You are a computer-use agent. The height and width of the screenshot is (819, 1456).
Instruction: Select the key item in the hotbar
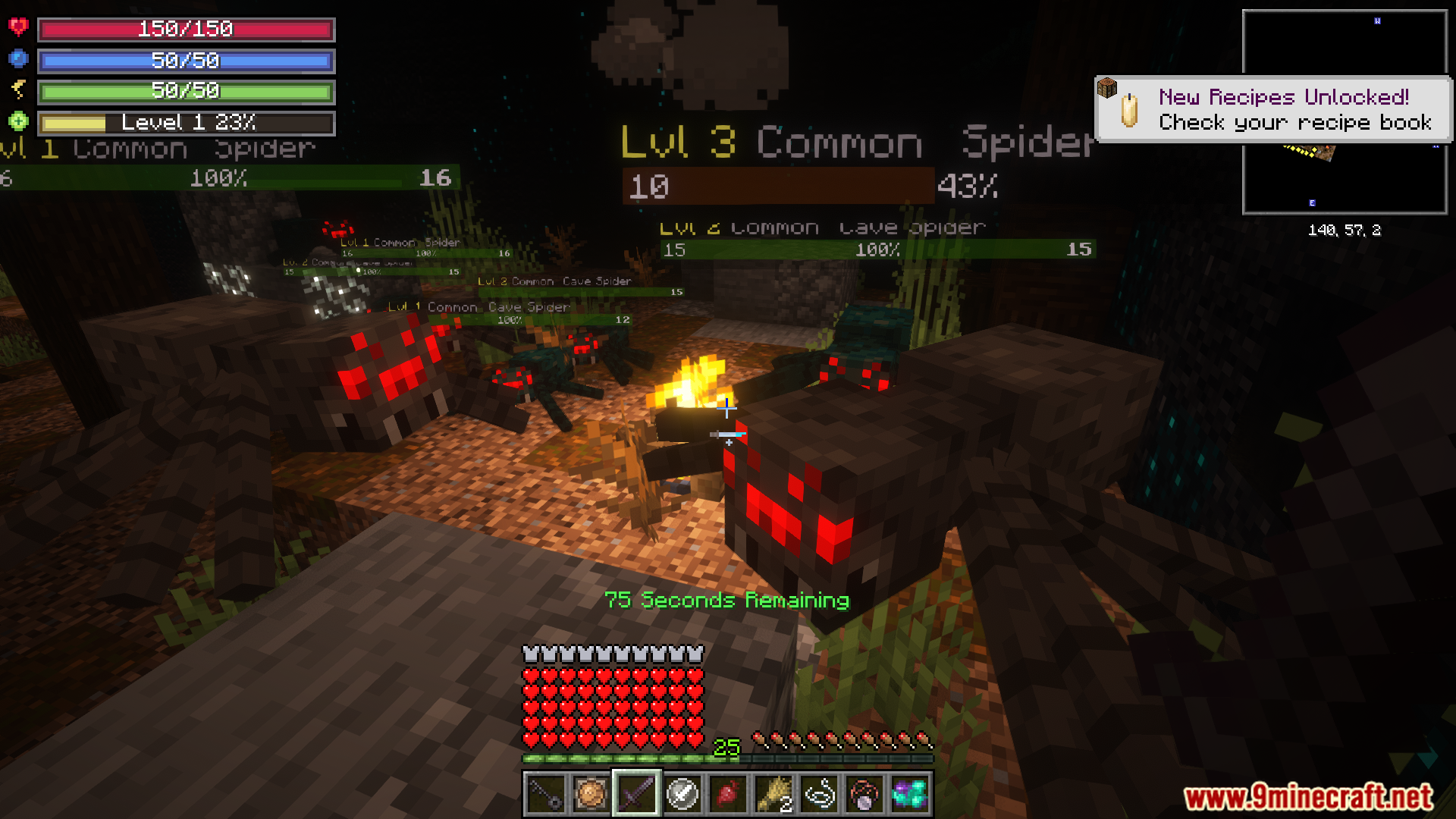pos(546,794)
